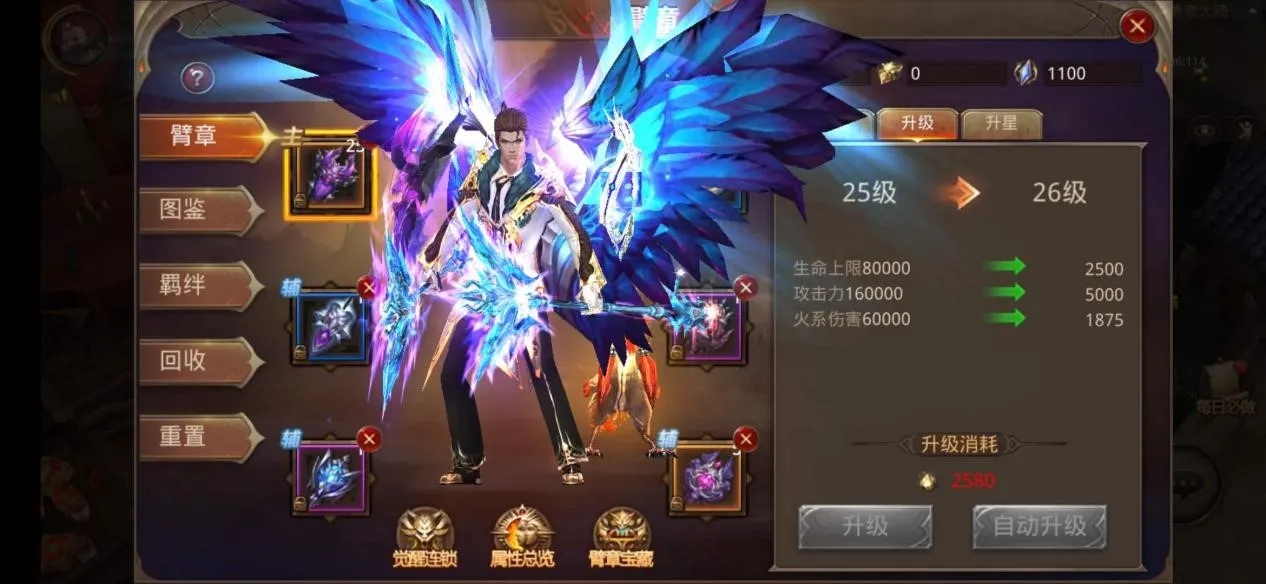Choose the 重置 tab
This screenshot has height=584, width=1266.
(198, 437)
